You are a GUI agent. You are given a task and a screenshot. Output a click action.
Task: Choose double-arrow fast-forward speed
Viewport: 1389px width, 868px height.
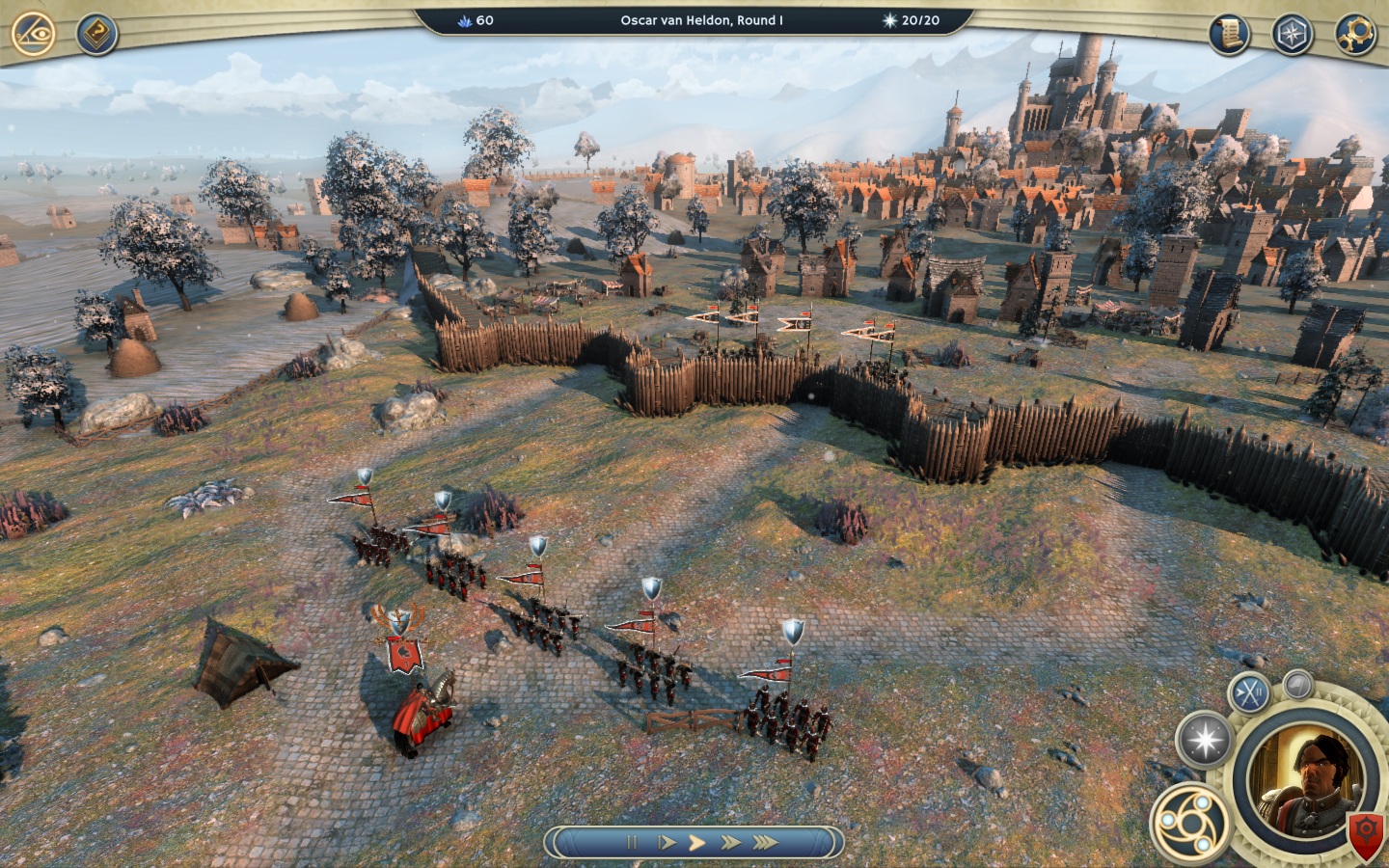[x=730, y=842]
